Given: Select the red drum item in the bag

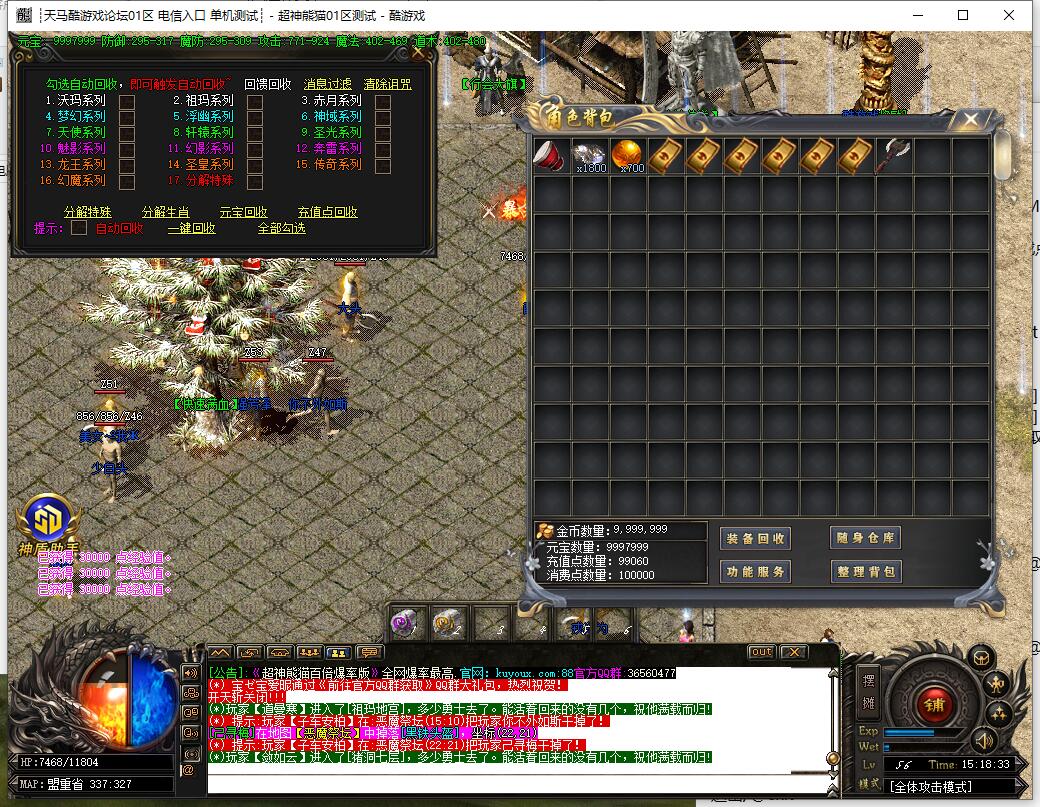Looking at the screenshot, I should 552,156.
